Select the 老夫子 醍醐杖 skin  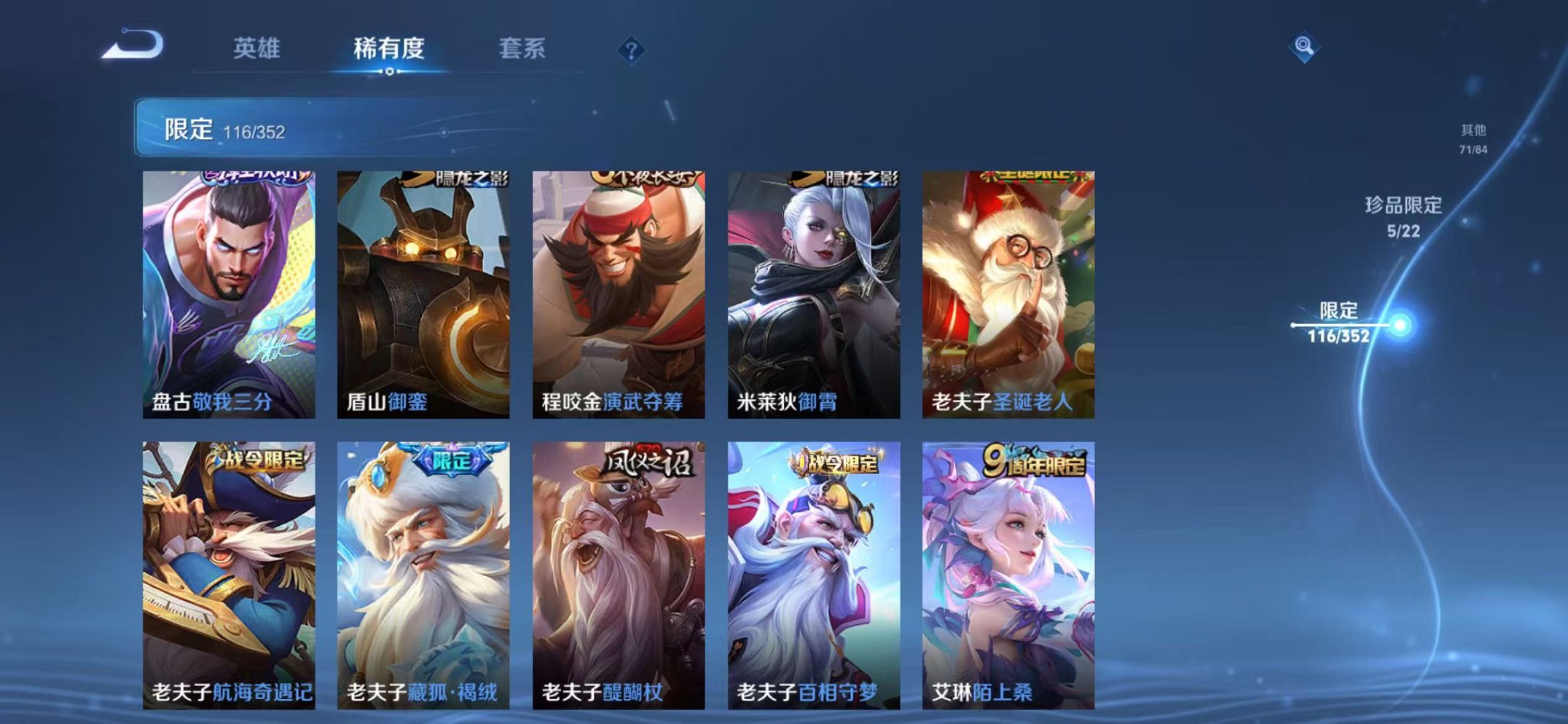[618, 575]
